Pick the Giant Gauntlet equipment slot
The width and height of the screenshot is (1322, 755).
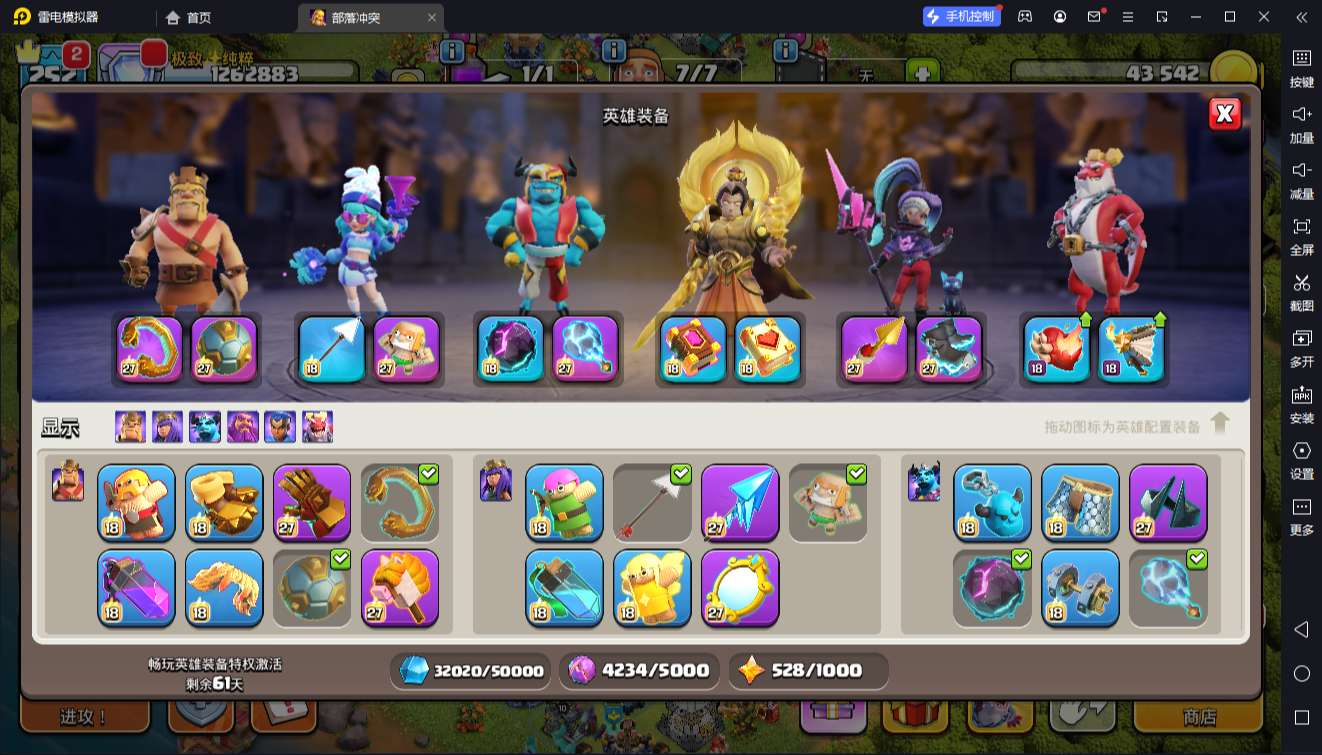(312, 502)
